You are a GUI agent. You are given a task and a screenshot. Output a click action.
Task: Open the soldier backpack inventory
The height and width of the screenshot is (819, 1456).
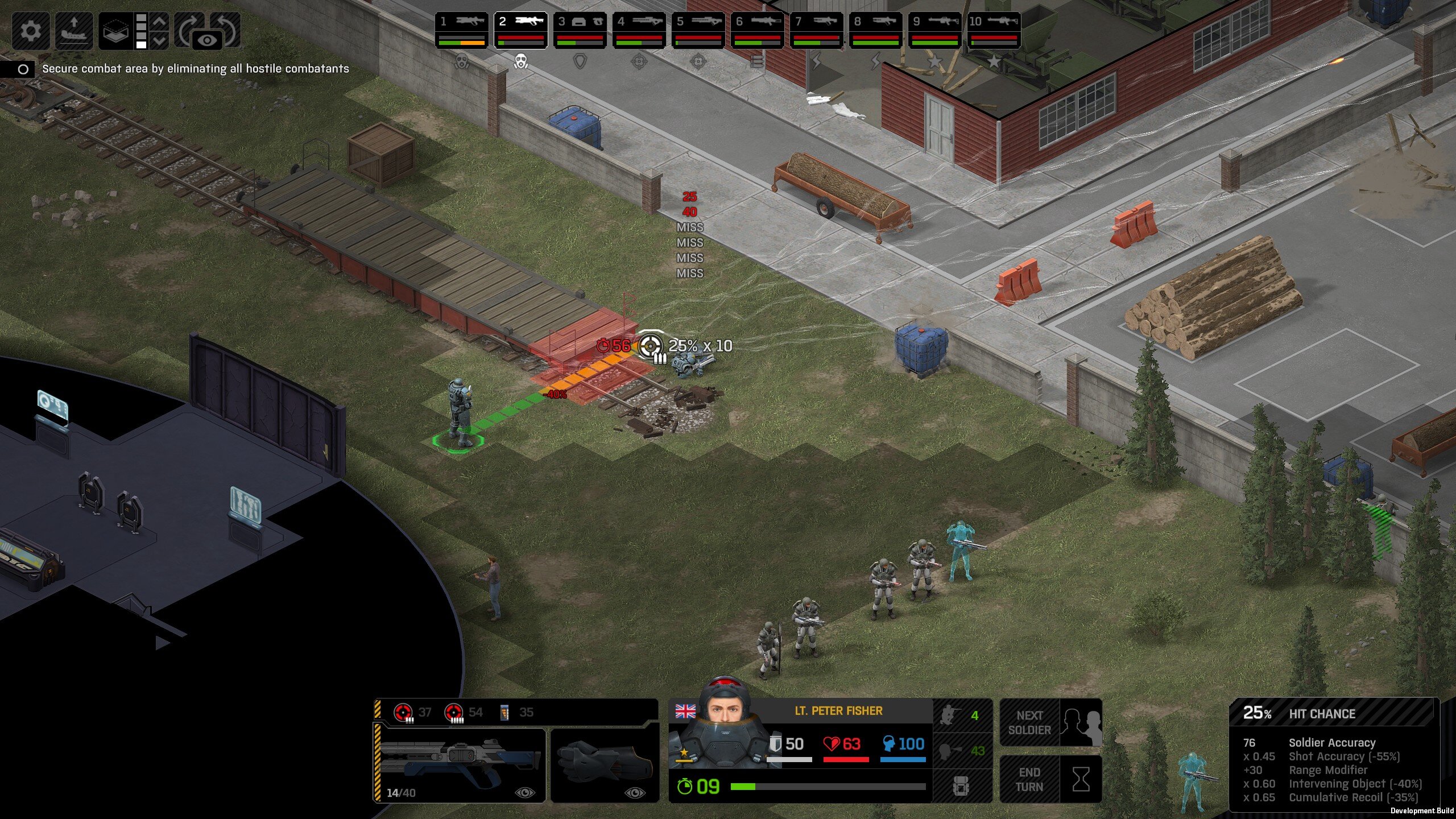961,786
